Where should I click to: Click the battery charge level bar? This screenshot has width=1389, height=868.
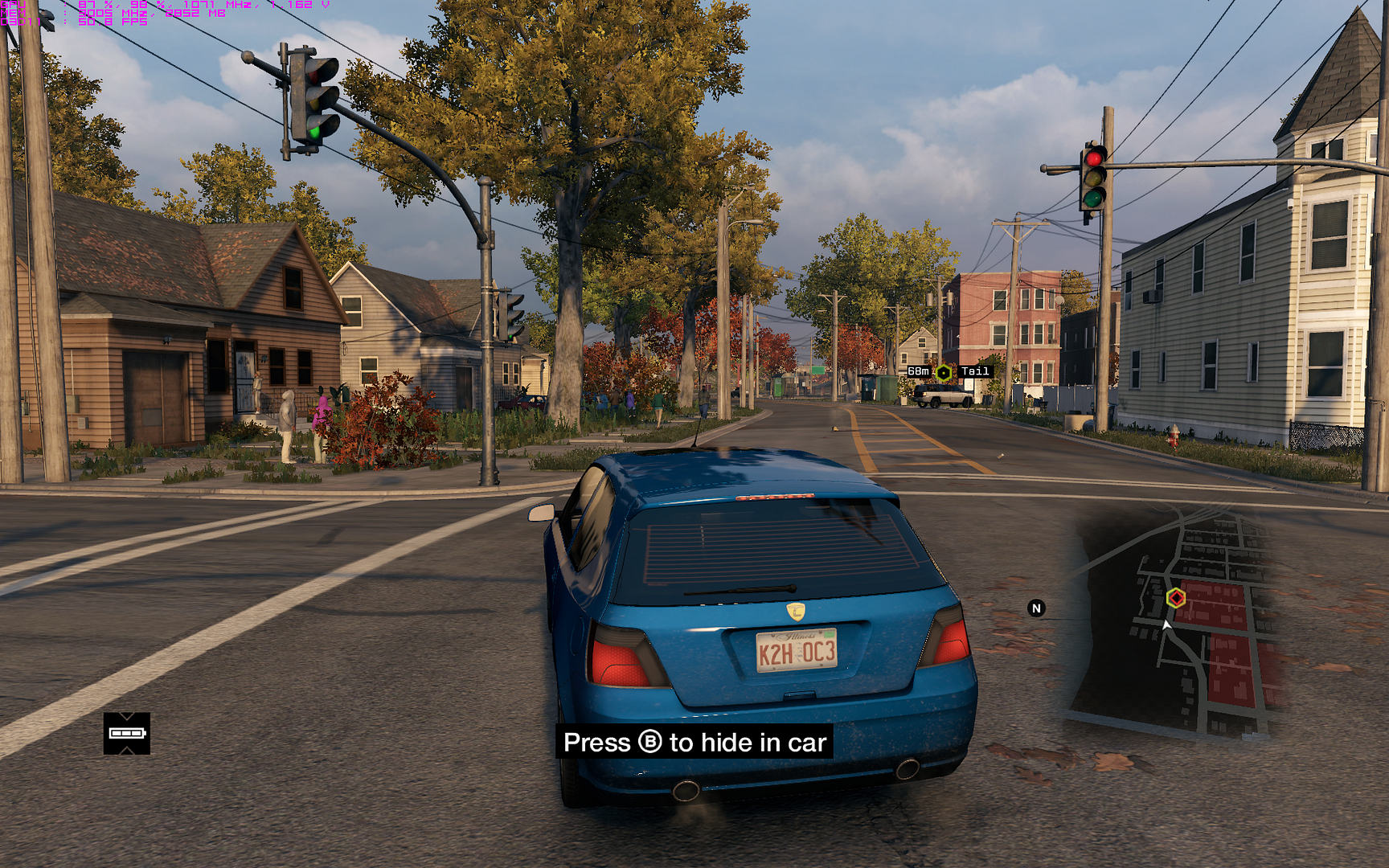coord(126,735)
